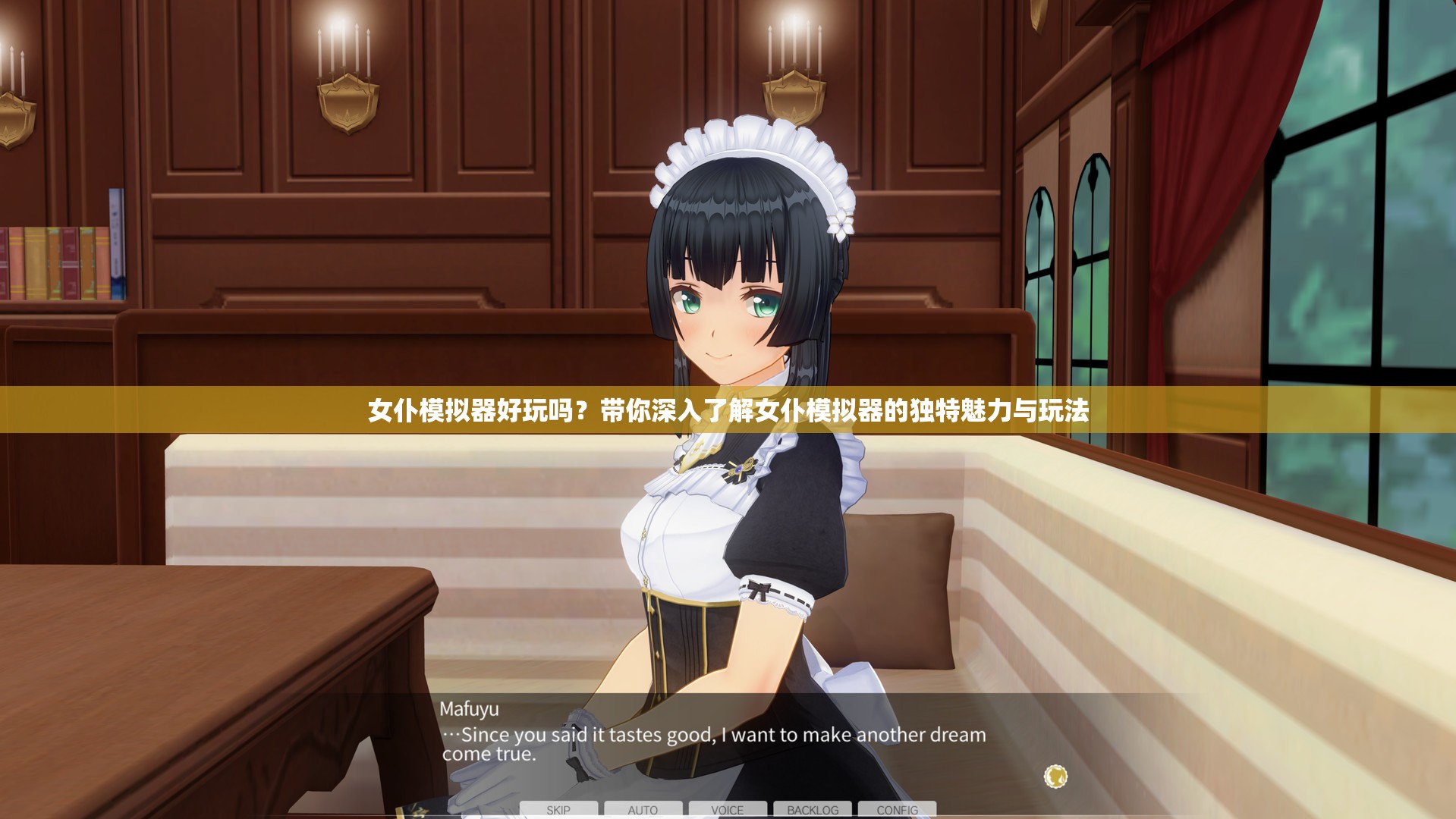Open the BACKLOG dialogue history
This screenshot has width=1456, height=819.
tap(813, 809)
